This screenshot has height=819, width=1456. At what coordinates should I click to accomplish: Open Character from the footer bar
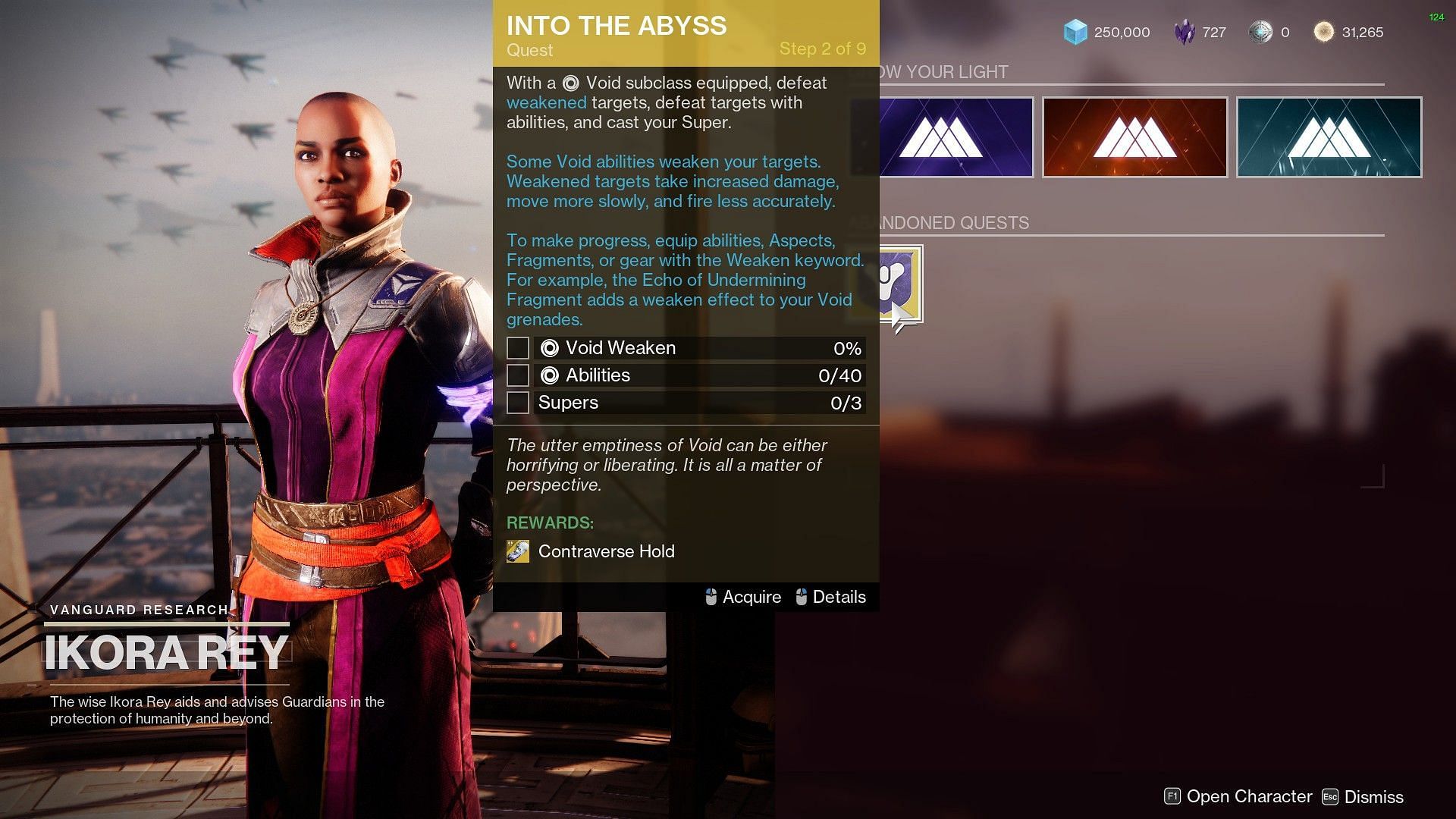pyautogui.click(x=1238, y=796)
